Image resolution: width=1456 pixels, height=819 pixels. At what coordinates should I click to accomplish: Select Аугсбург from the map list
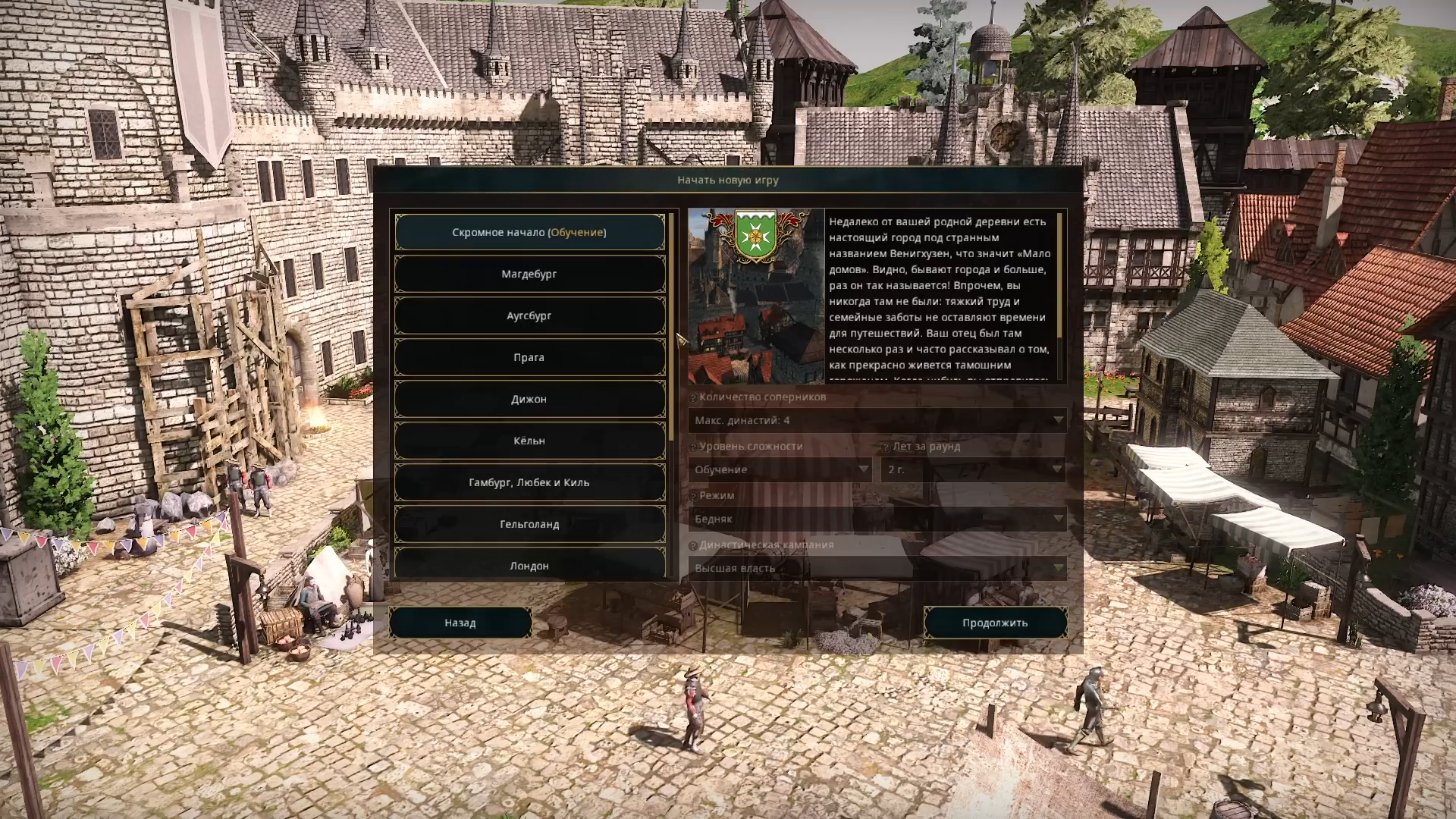pyautogui.click(x=529, y=315)
